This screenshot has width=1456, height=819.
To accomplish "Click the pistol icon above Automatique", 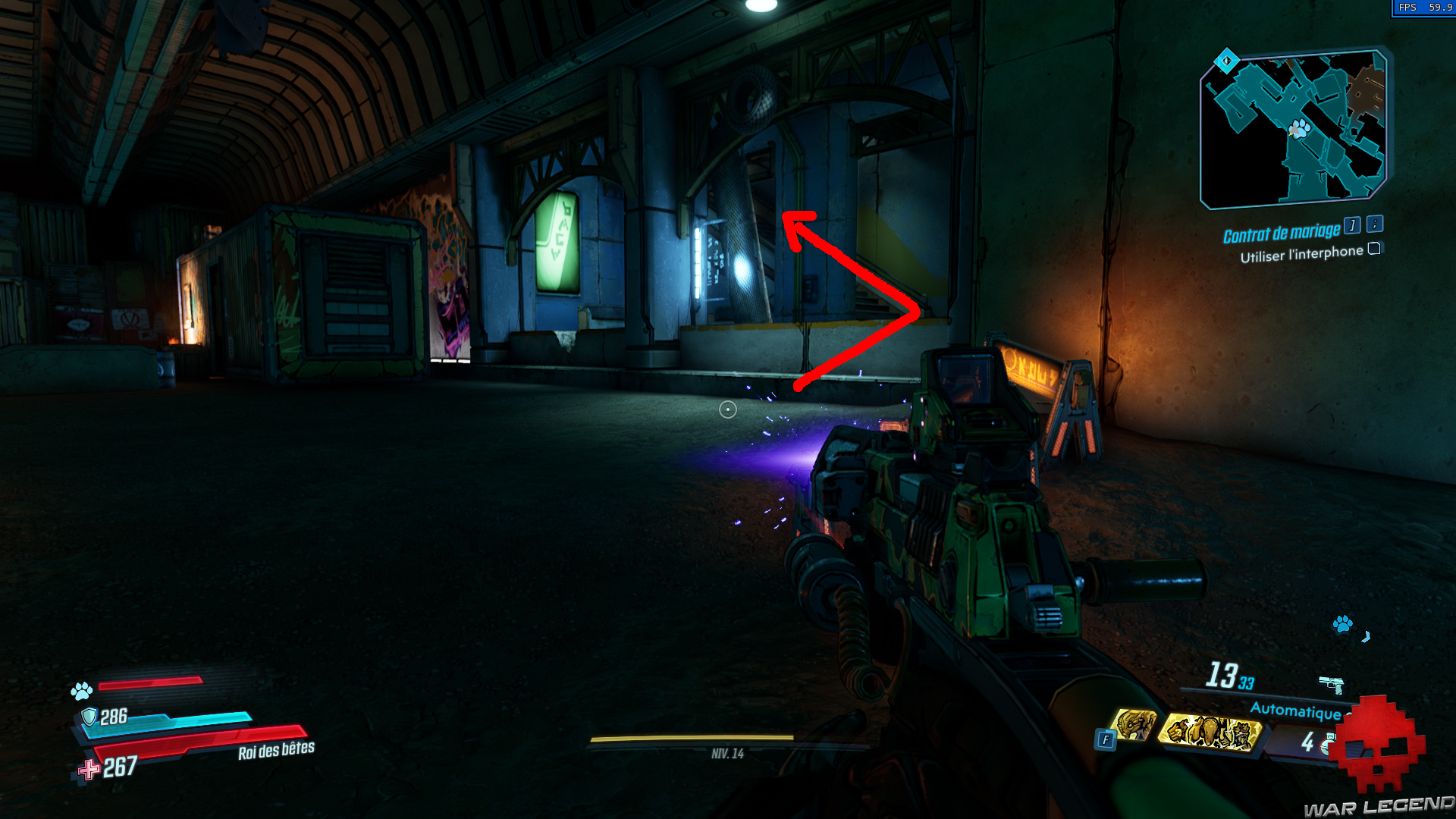I will (1332, 684).
